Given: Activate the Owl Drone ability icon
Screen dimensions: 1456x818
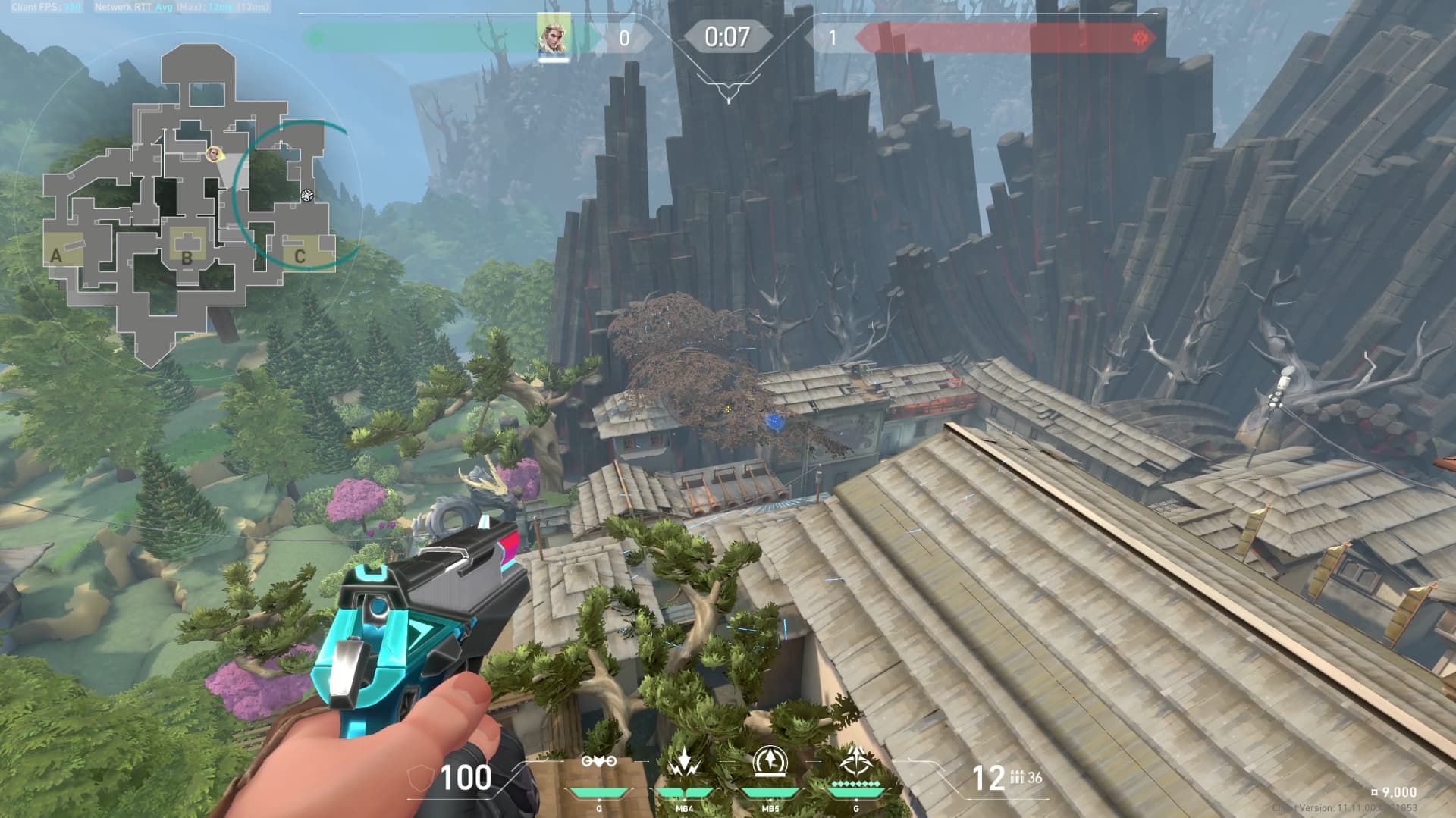Looking at the screenshot, I should [598, 763].
